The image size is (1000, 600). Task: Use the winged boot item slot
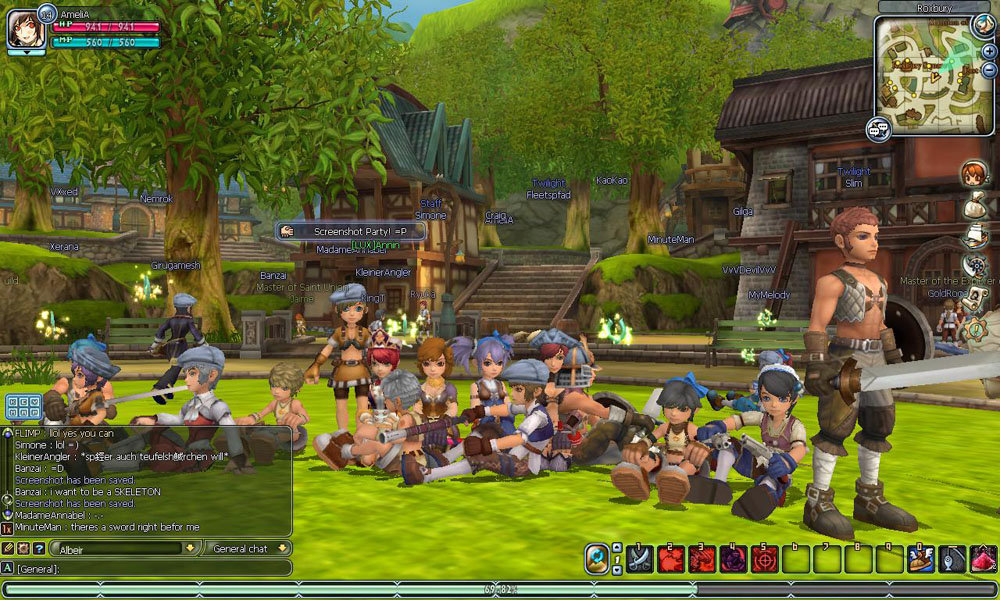(x=921, y=559)
